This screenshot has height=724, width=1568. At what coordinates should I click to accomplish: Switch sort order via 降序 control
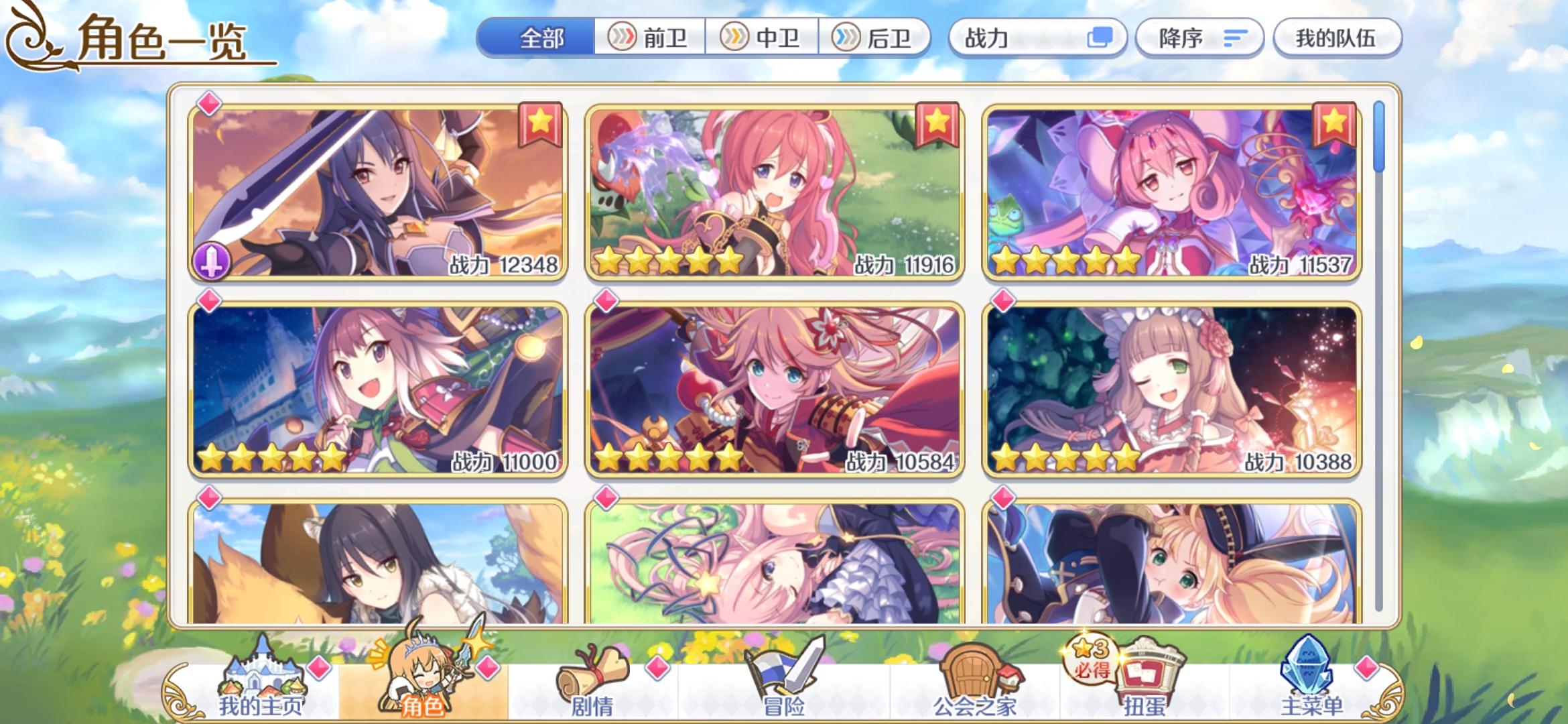pyautogui.click(x=1199, y=38)
